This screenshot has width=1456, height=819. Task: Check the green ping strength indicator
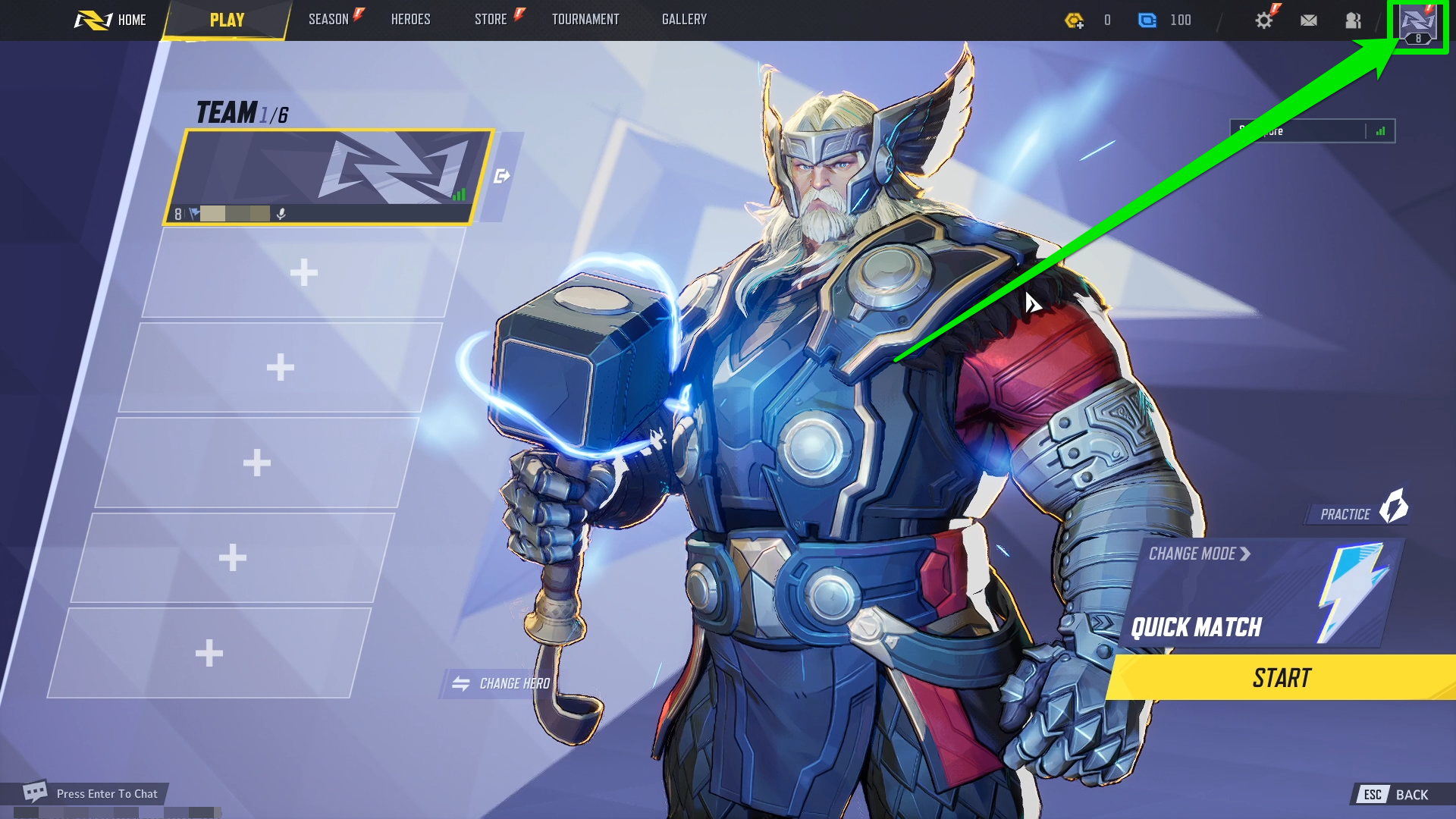pyautogui.click(x=1382, y=130)
